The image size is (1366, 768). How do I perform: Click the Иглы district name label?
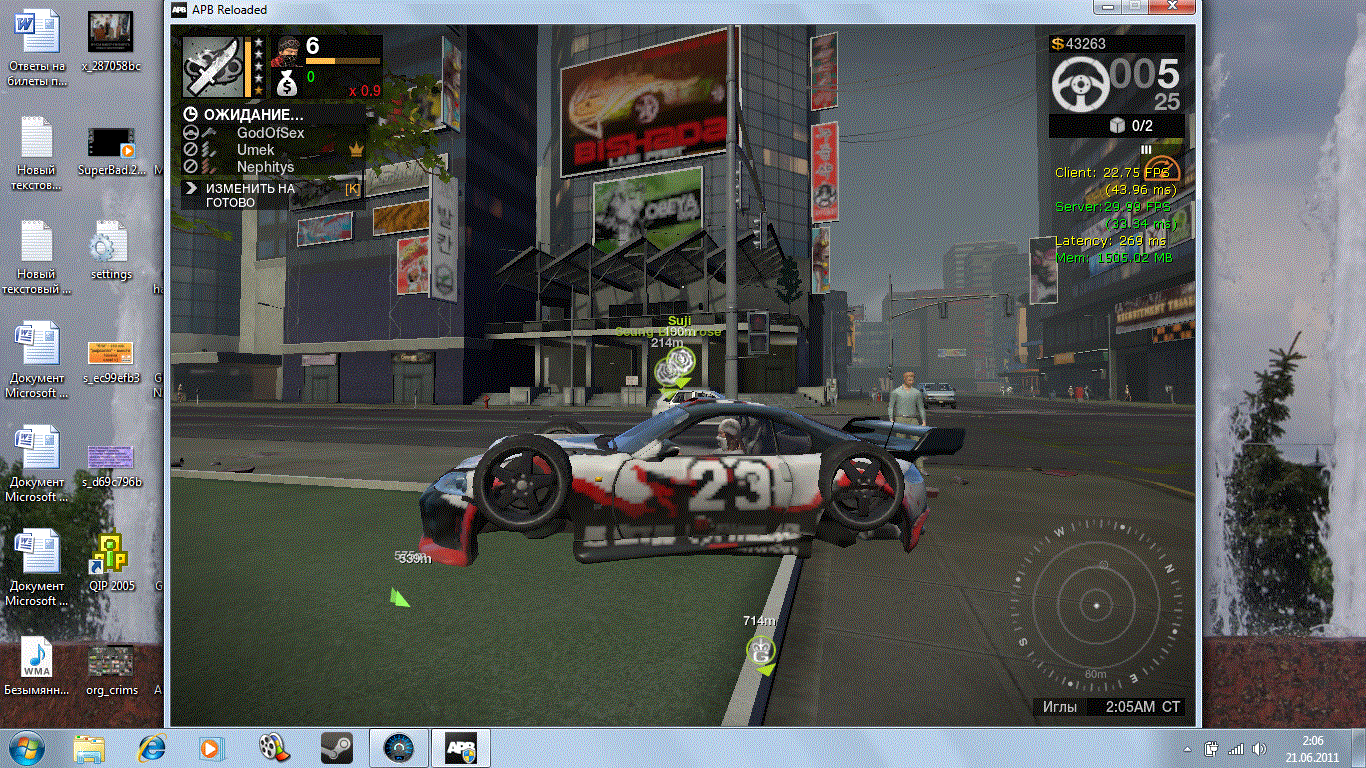click(x=1060, y=707)
